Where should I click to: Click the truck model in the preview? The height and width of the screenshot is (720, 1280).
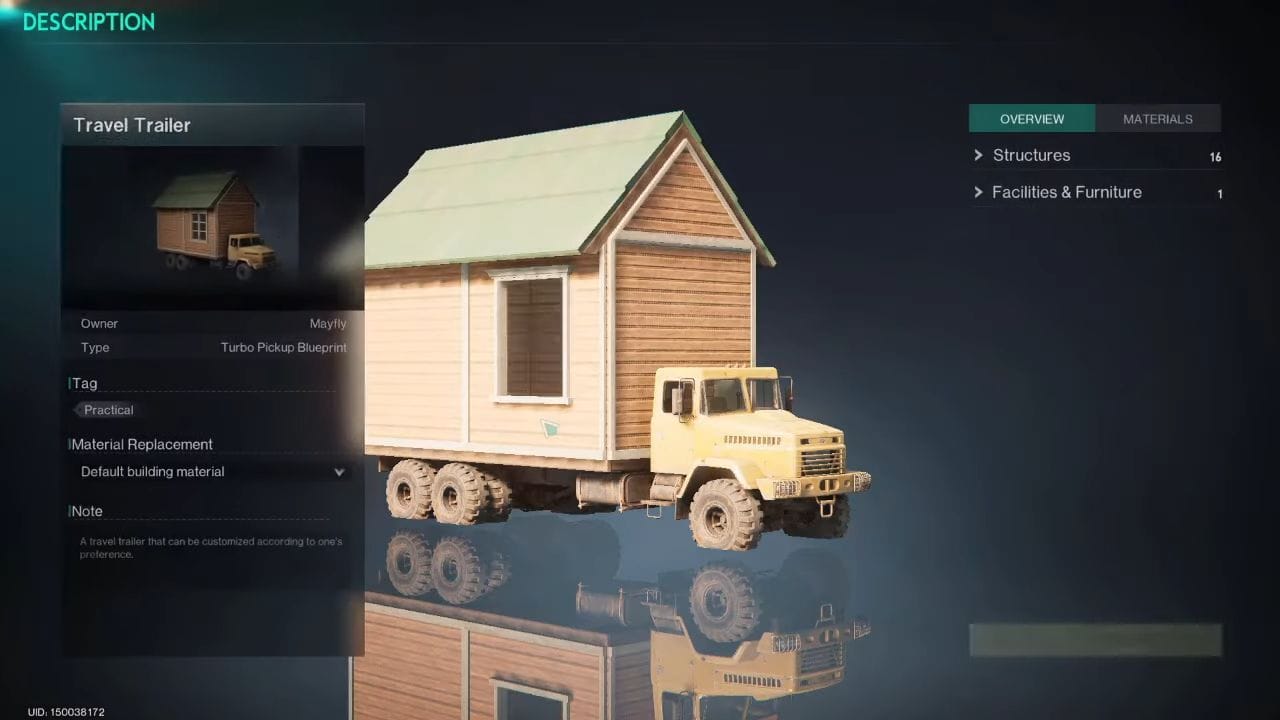(750, 440)
